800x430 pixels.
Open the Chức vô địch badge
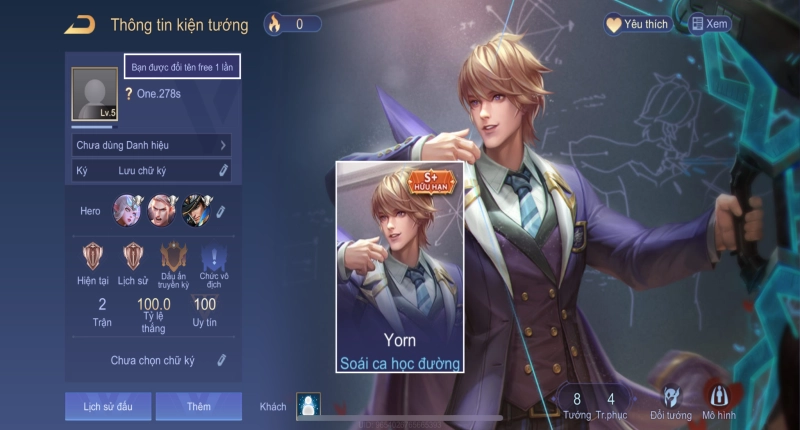[210, 261]
